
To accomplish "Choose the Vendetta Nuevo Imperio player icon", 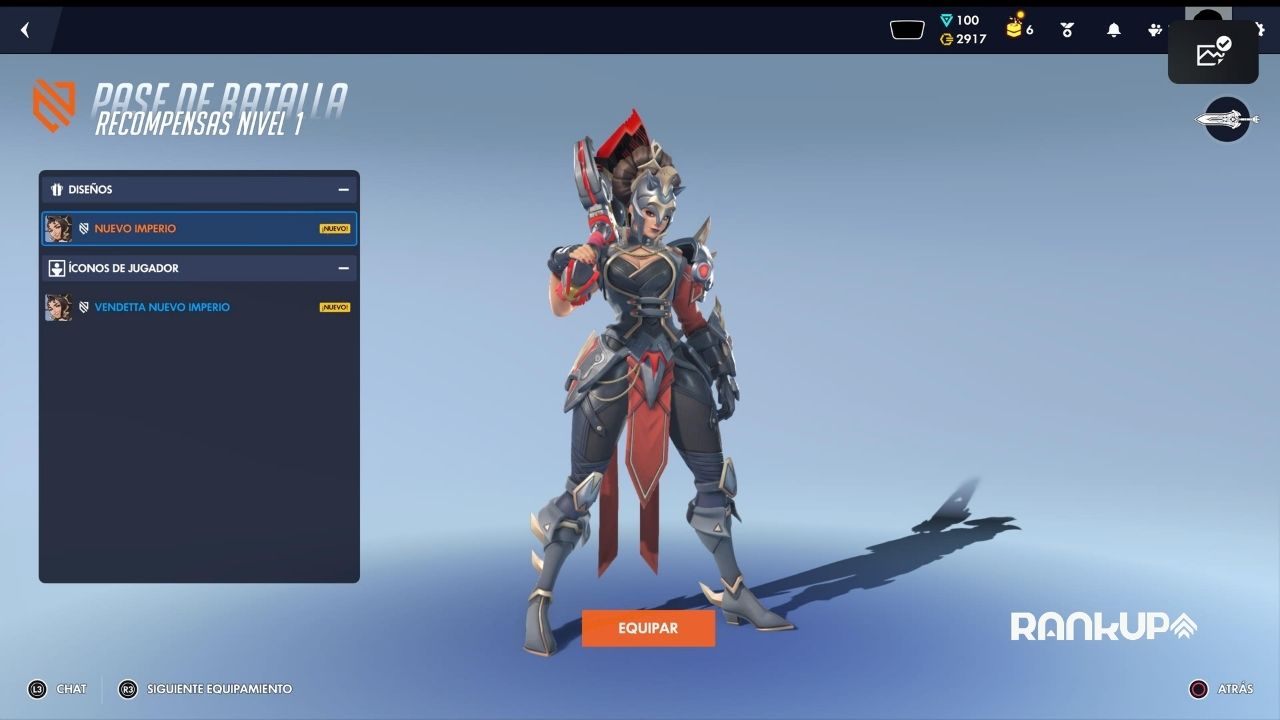I will click(x=199, y=307).
